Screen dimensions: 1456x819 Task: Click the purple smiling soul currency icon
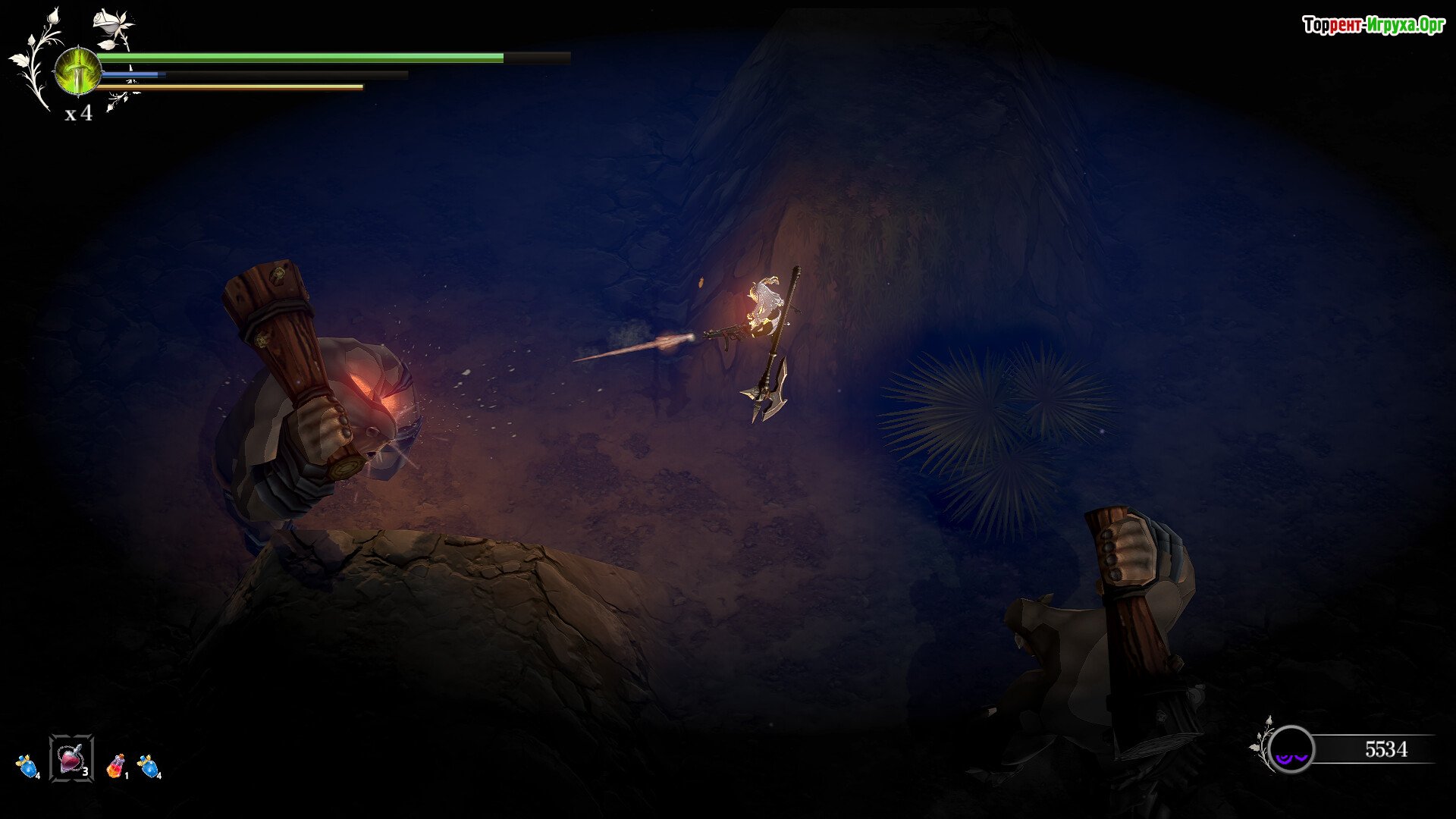1291,749
